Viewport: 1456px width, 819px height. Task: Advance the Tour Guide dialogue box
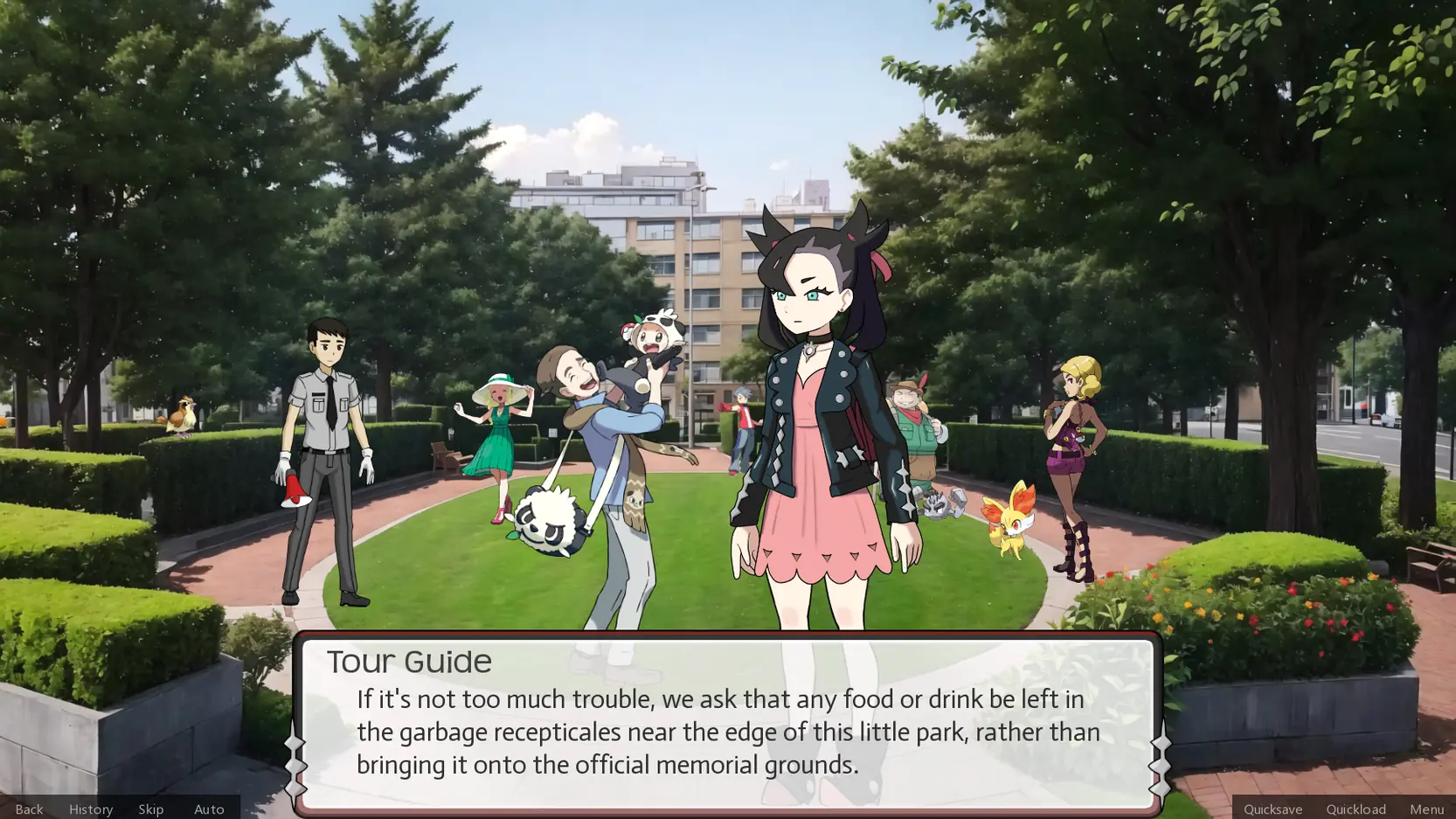(x=727, y=725)
